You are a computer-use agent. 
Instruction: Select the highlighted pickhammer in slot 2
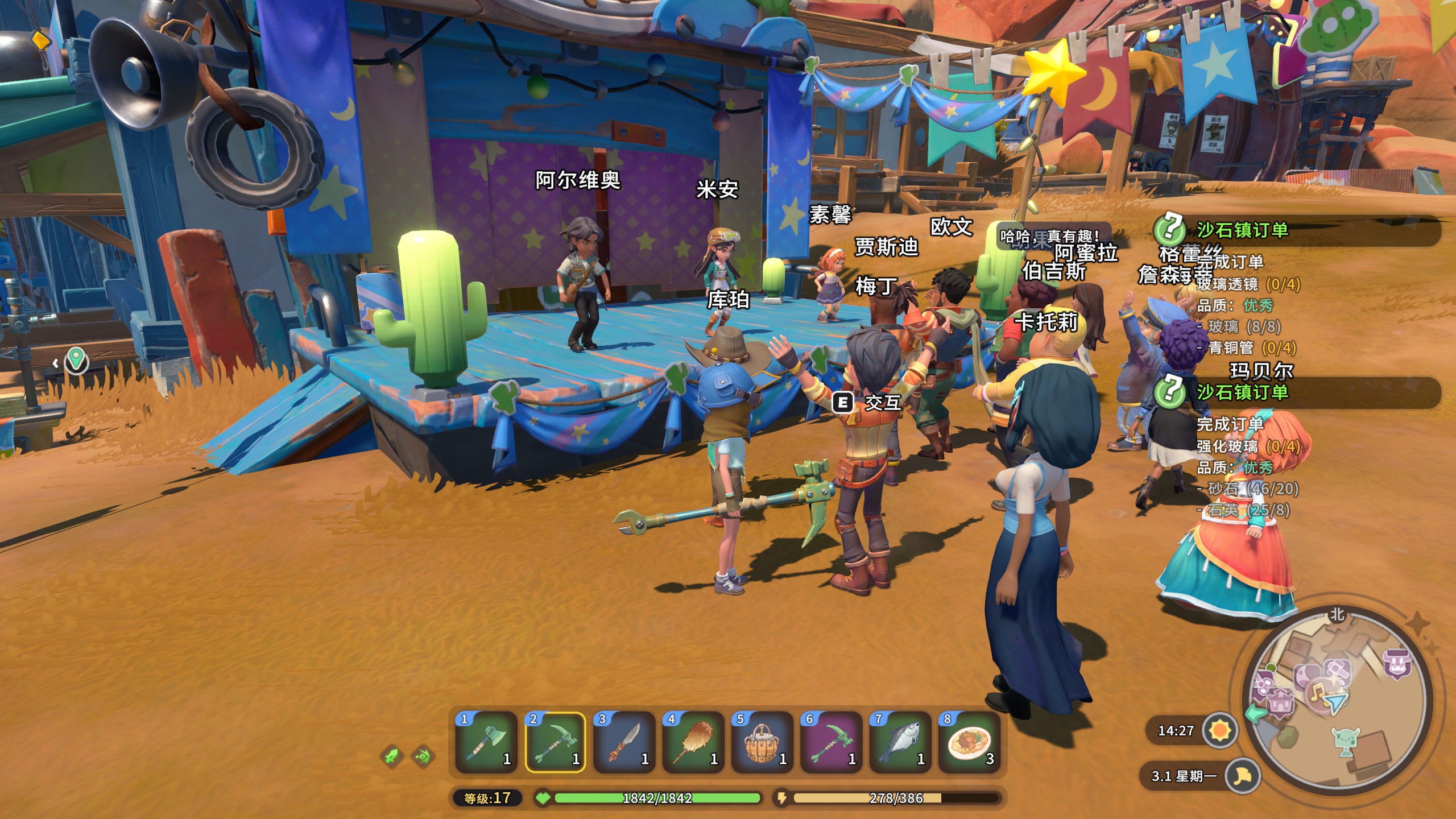click(x=555, y=742)
